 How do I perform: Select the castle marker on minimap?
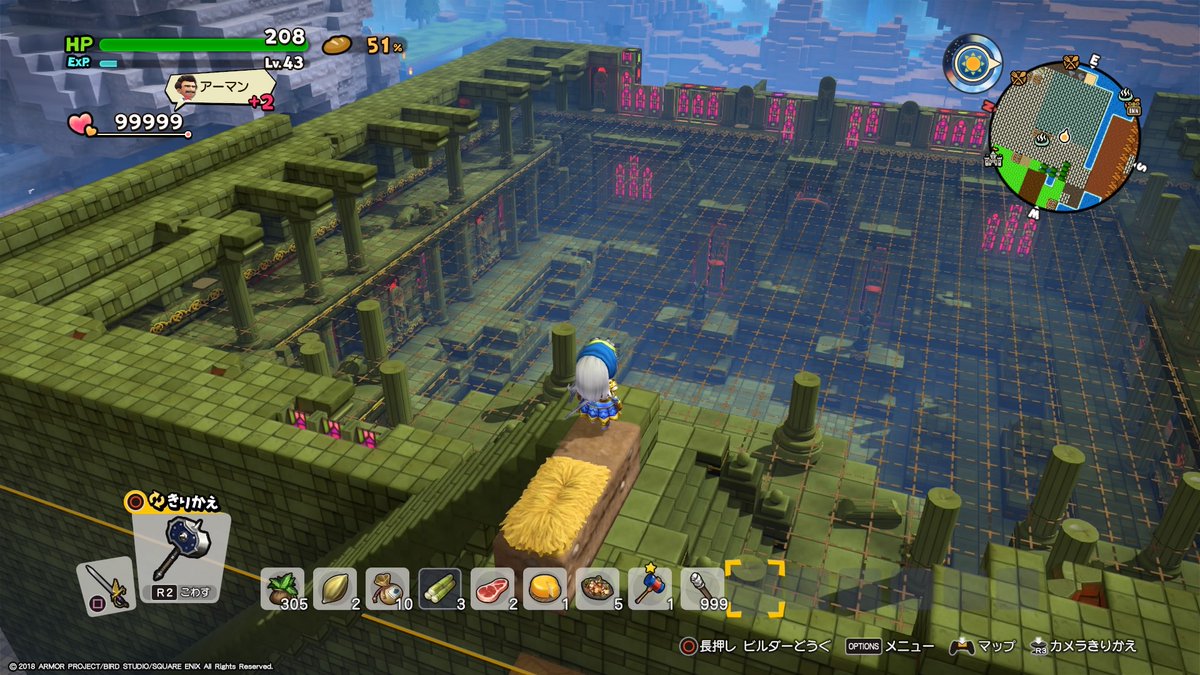[995, 157]
